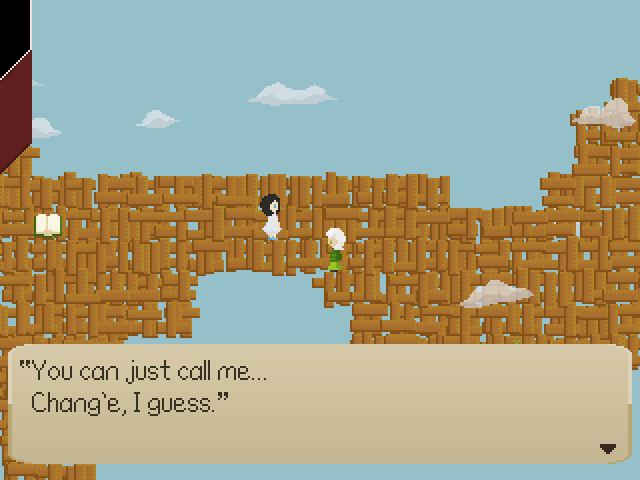Advance dialogue with the down arrow indicator

(x=608, y=449)
